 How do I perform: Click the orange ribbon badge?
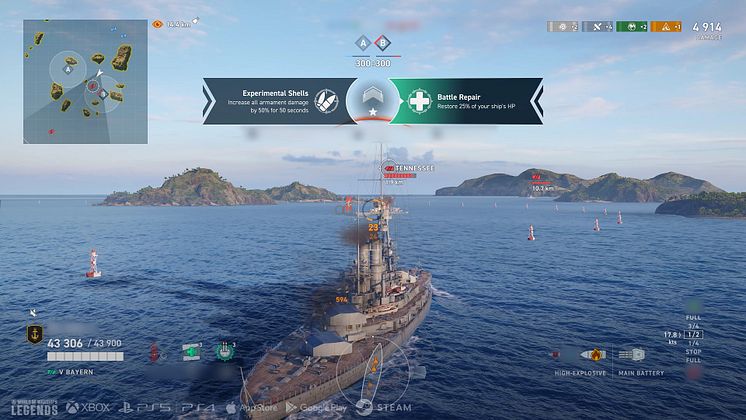point(666,27)
